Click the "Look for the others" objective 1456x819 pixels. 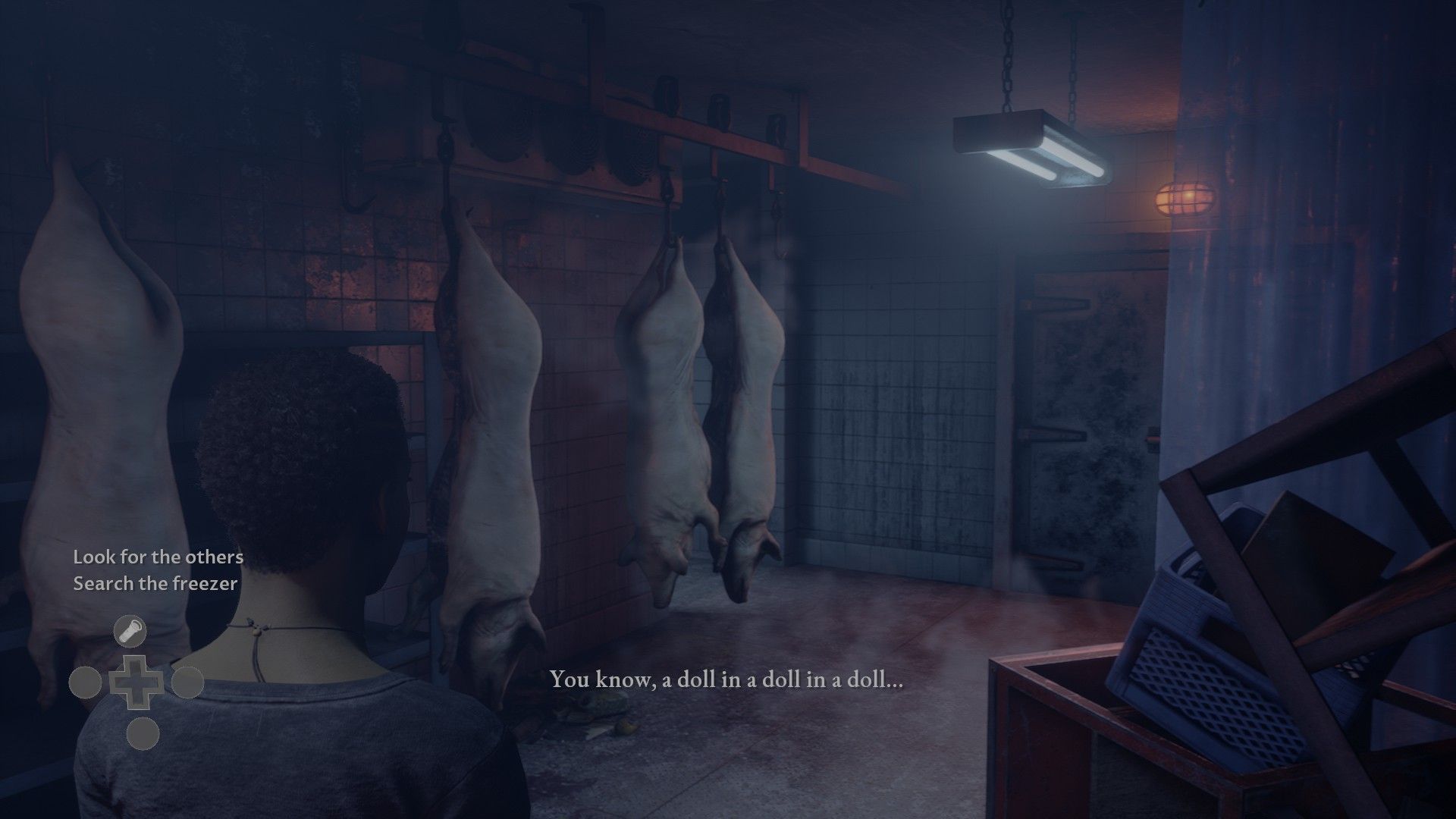coord(158,557)
